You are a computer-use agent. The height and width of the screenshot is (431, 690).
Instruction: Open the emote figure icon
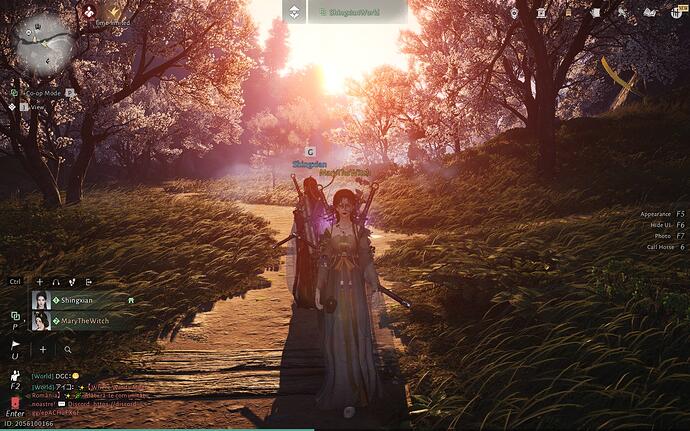(x=15, y=376)
